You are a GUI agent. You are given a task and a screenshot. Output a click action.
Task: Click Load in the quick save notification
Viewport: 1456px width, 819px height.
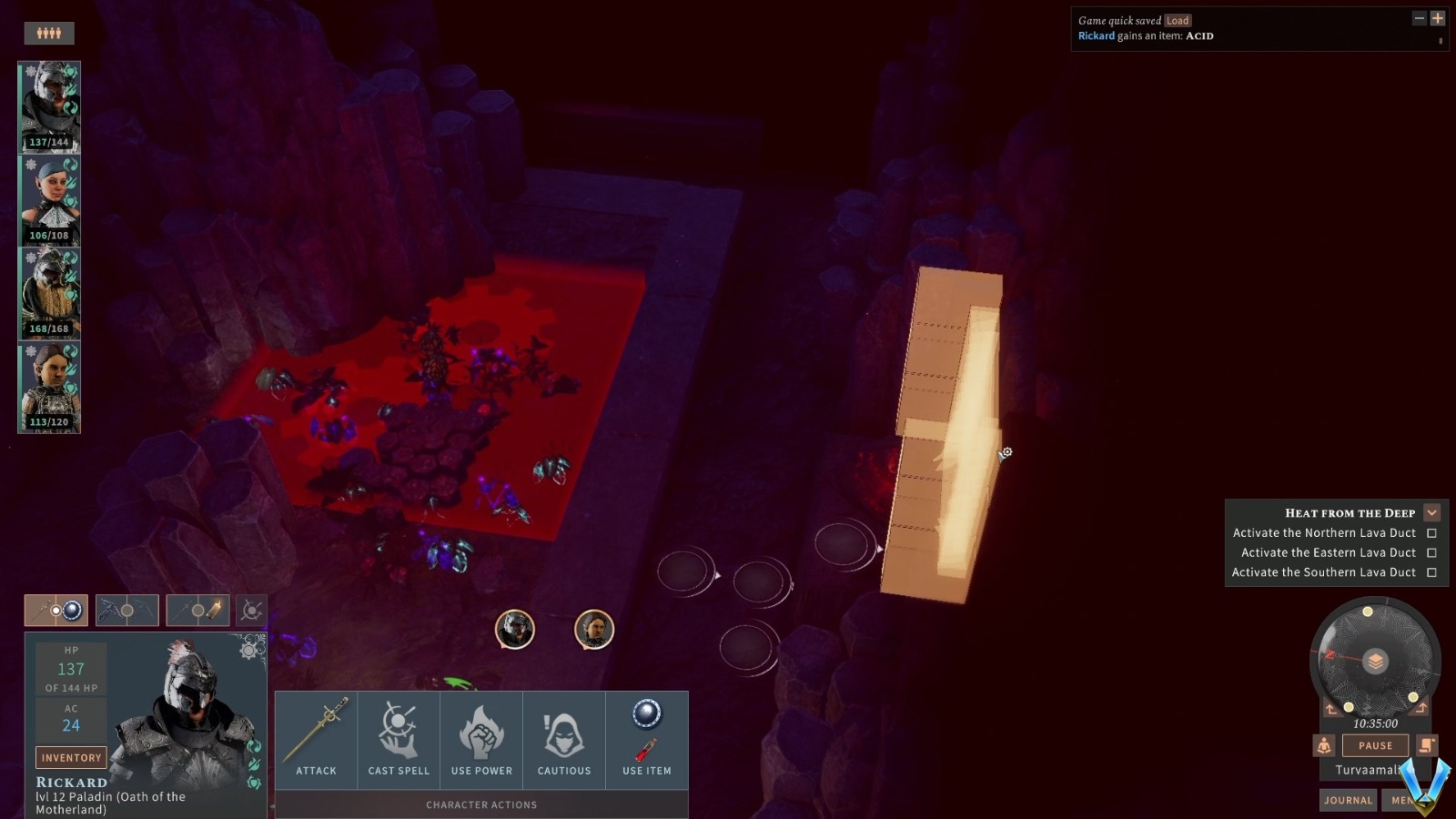click(x=1178, y=19)
